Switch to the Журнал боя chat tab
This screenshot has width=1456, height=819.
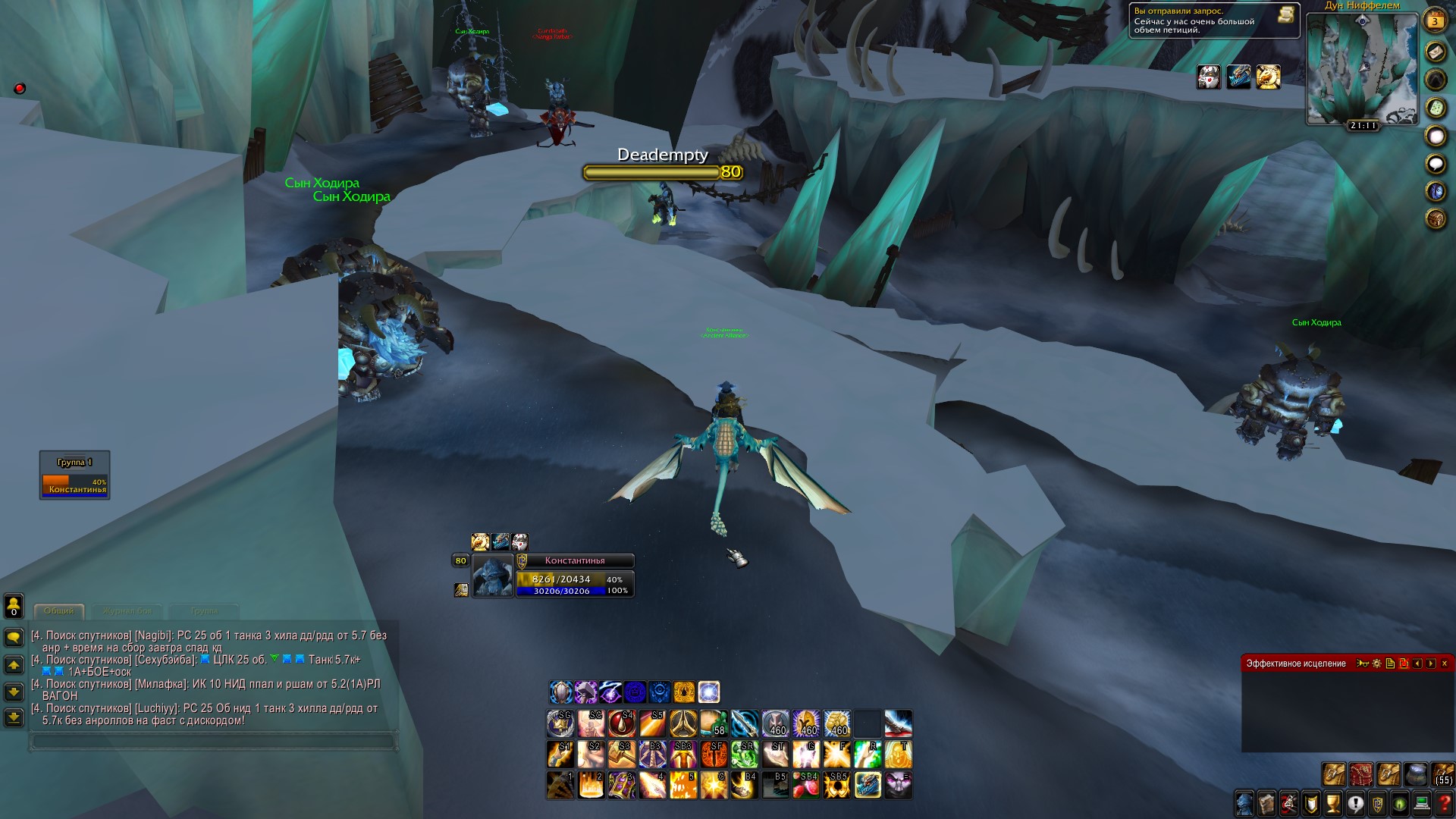coord(127,610)
